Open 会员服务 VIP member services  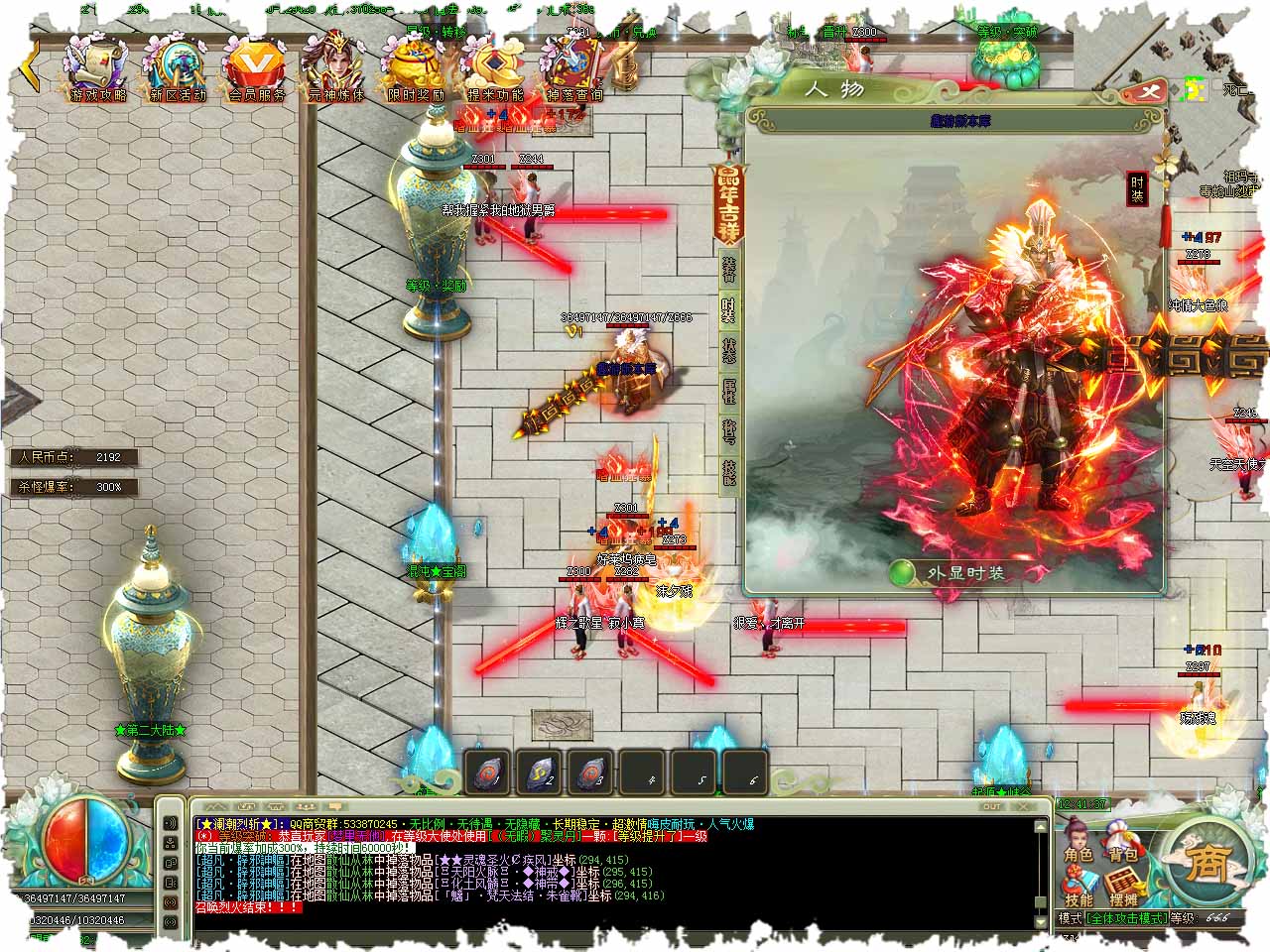tap(256, 67)
